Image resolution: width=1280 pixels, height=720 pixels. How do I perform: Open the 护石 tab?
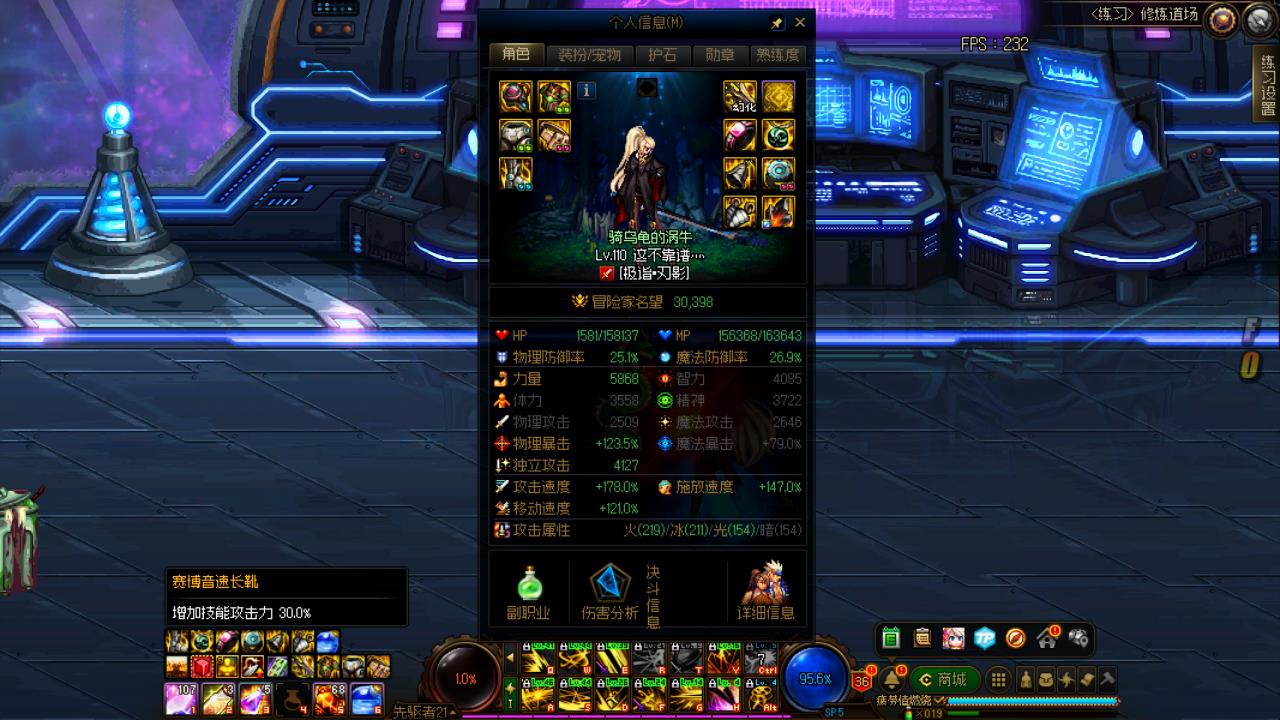point(663,55)
